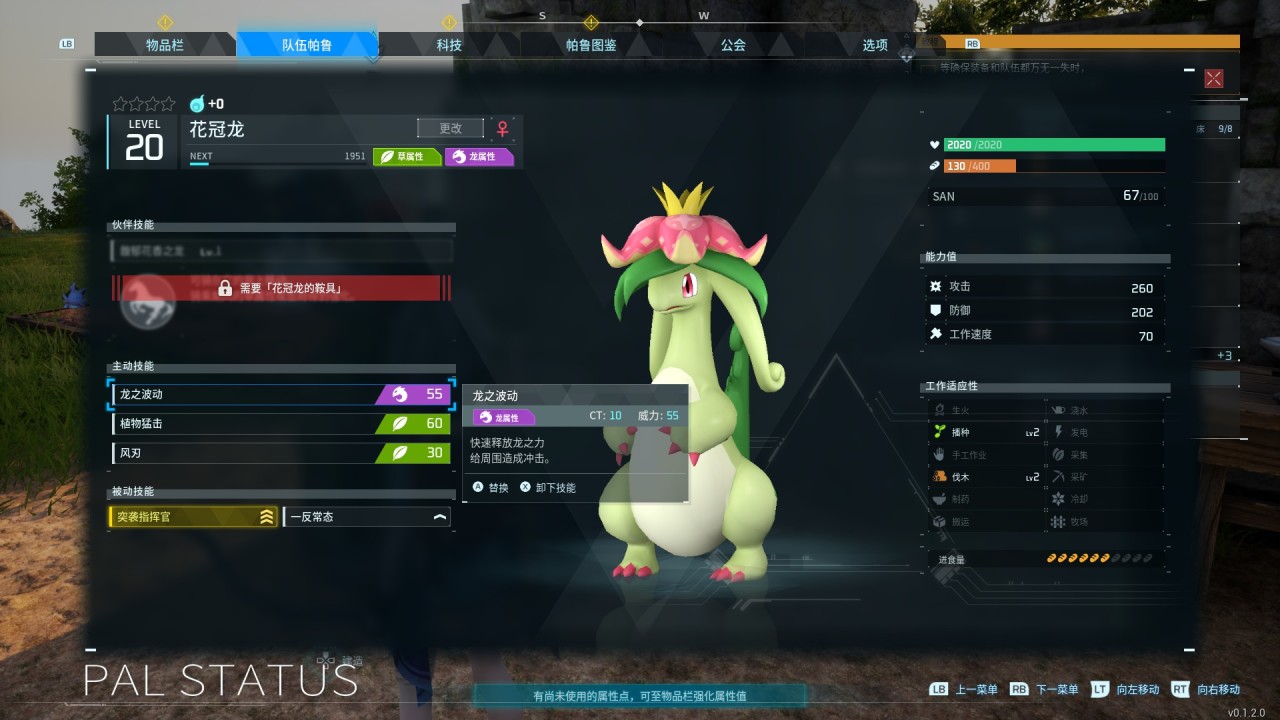This screenshot has height=720, width=1280.
Task: Select the 一反常态 passive skill
Action: tap(367, 517)
